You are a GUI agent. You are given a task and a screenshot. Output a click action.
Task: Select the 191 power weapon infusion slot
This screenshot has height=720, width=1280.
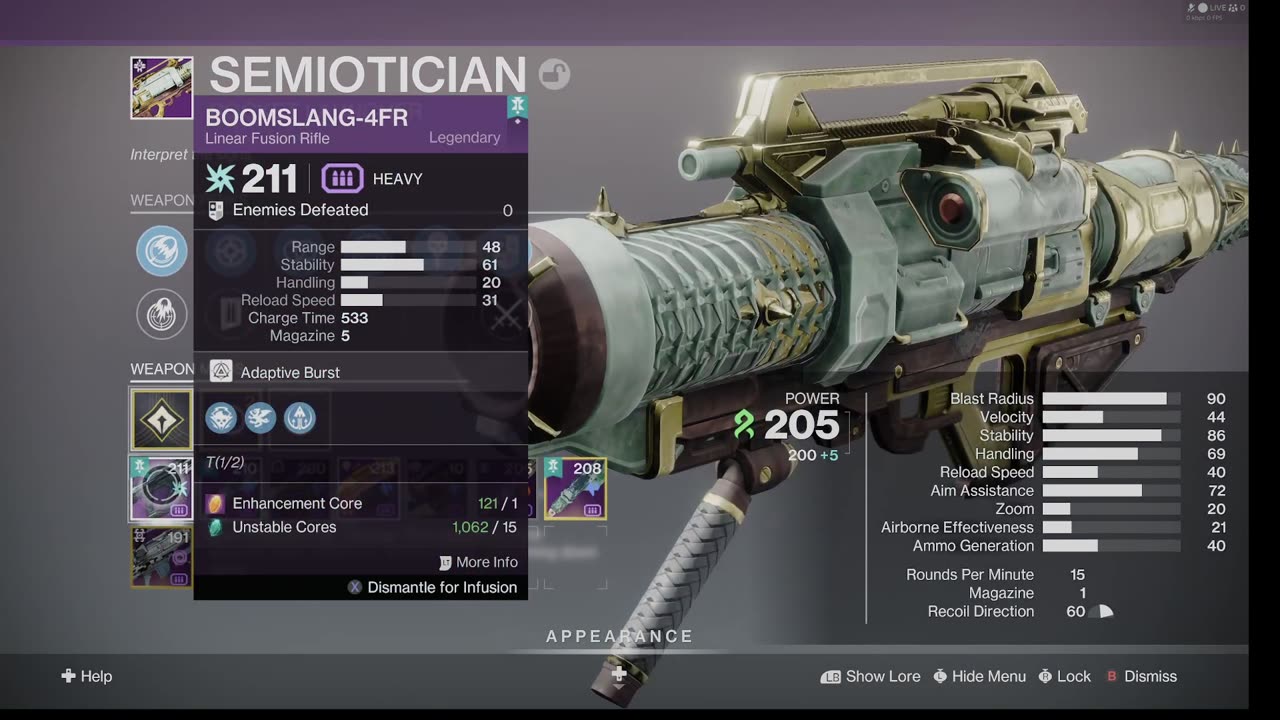pyautogui.click(x=161, y=557)
